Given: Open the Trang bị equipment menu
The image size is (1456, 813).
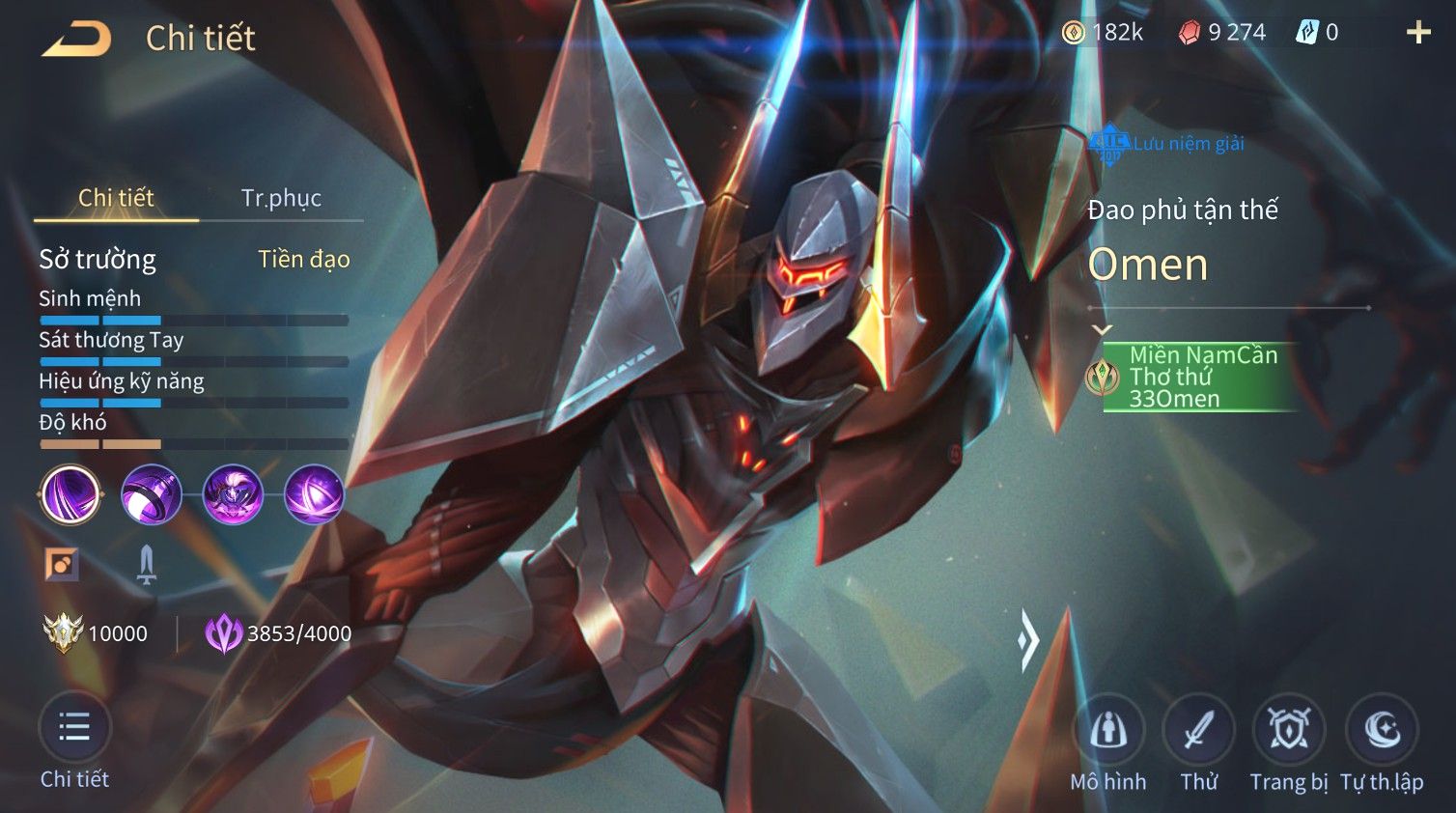Looking at the screenshot, I should point(1288,731).
